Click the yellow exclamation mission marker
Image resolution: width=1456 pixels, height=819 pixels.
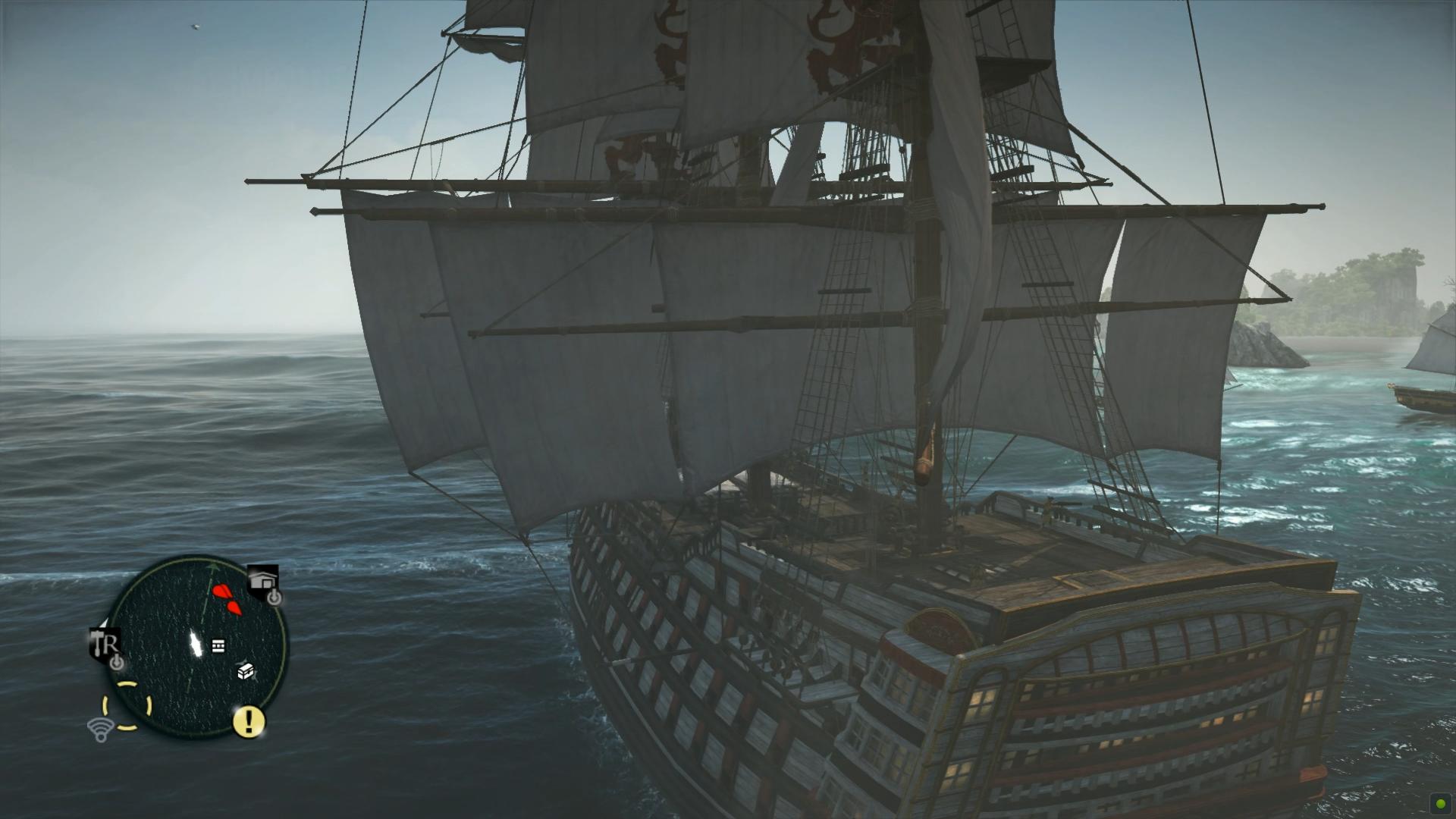tap(248, 721)
